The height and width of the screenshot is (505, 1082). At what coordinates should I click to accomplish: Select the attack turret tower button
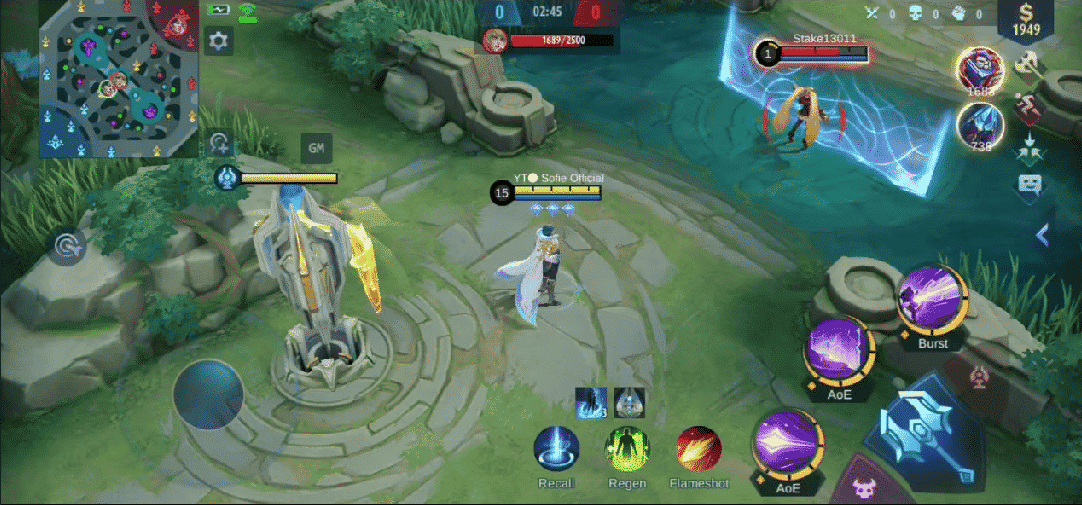pos(979,377)
